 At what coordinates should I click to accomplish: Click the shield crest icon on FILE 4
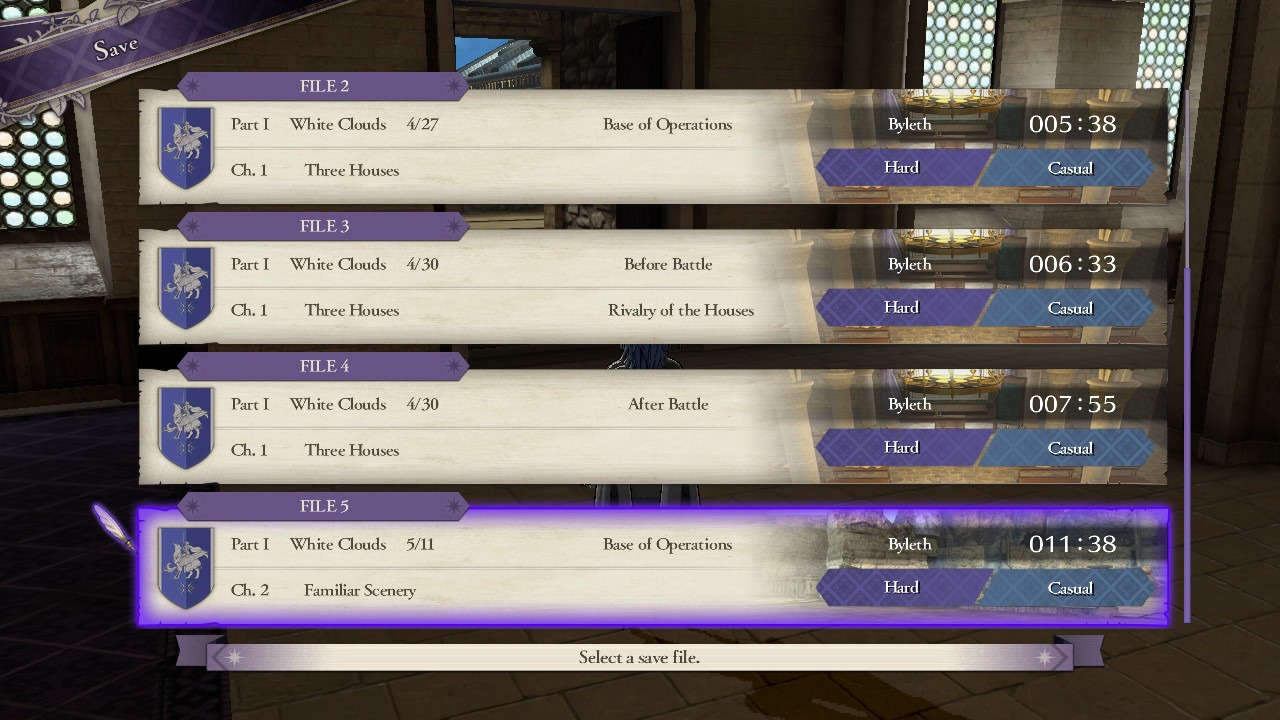click(186, 427)
